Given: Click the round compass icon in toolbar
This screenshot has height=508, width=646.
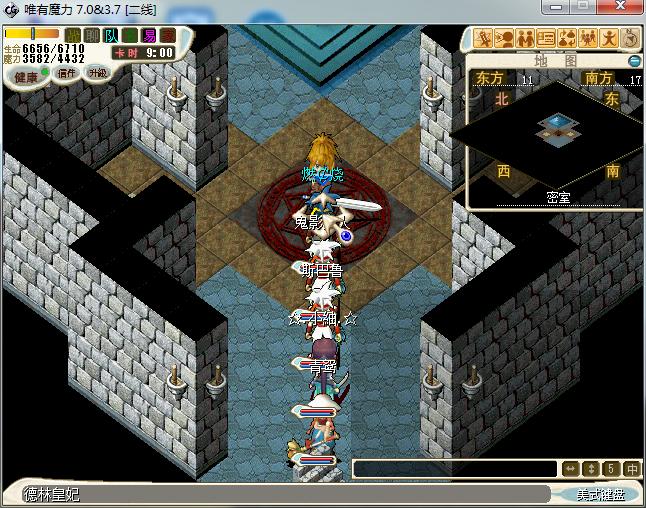Looking at the screenshot, I should pos(630,39).
